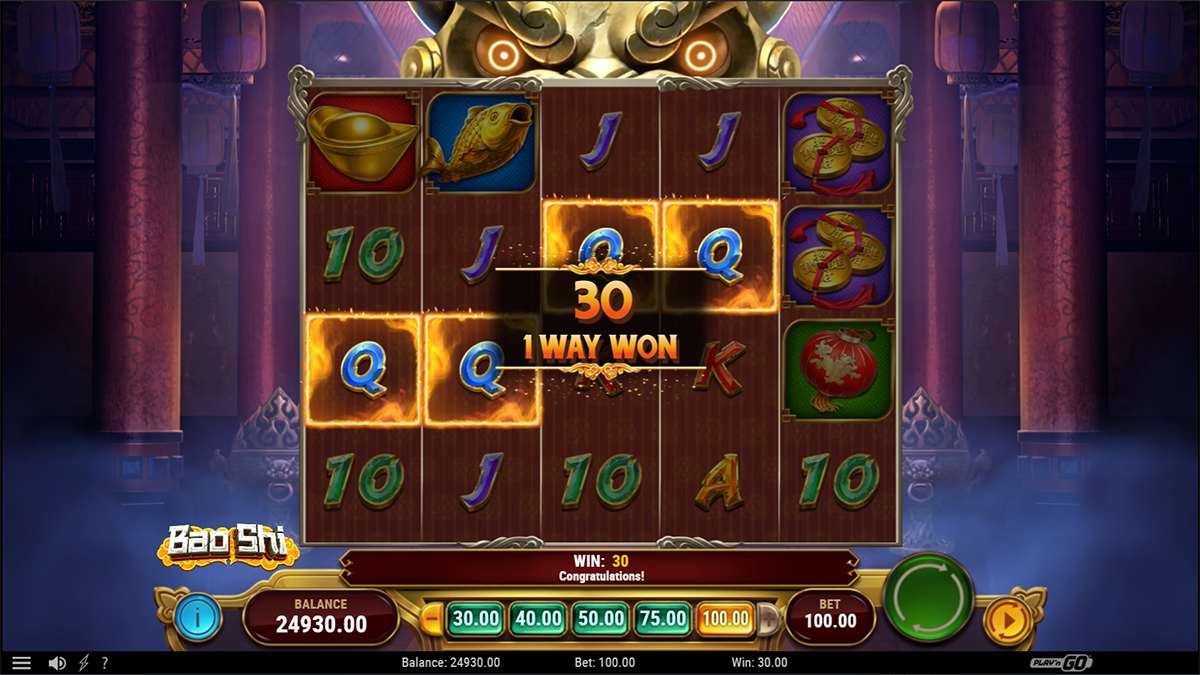This screenshot has height=675, width=1200.
Task: Choose the 40.00 bet option
Action: click(538, 619)
